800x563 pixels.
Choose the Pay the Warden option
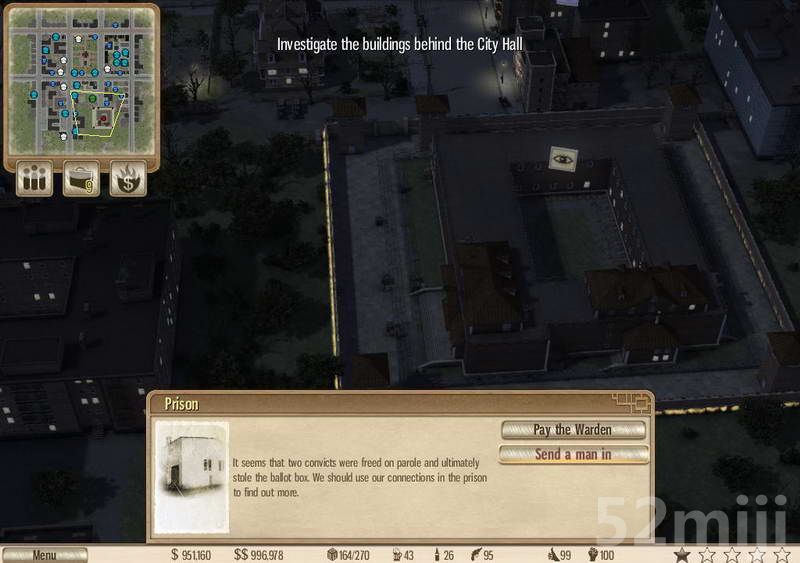(x=573, y=430)
